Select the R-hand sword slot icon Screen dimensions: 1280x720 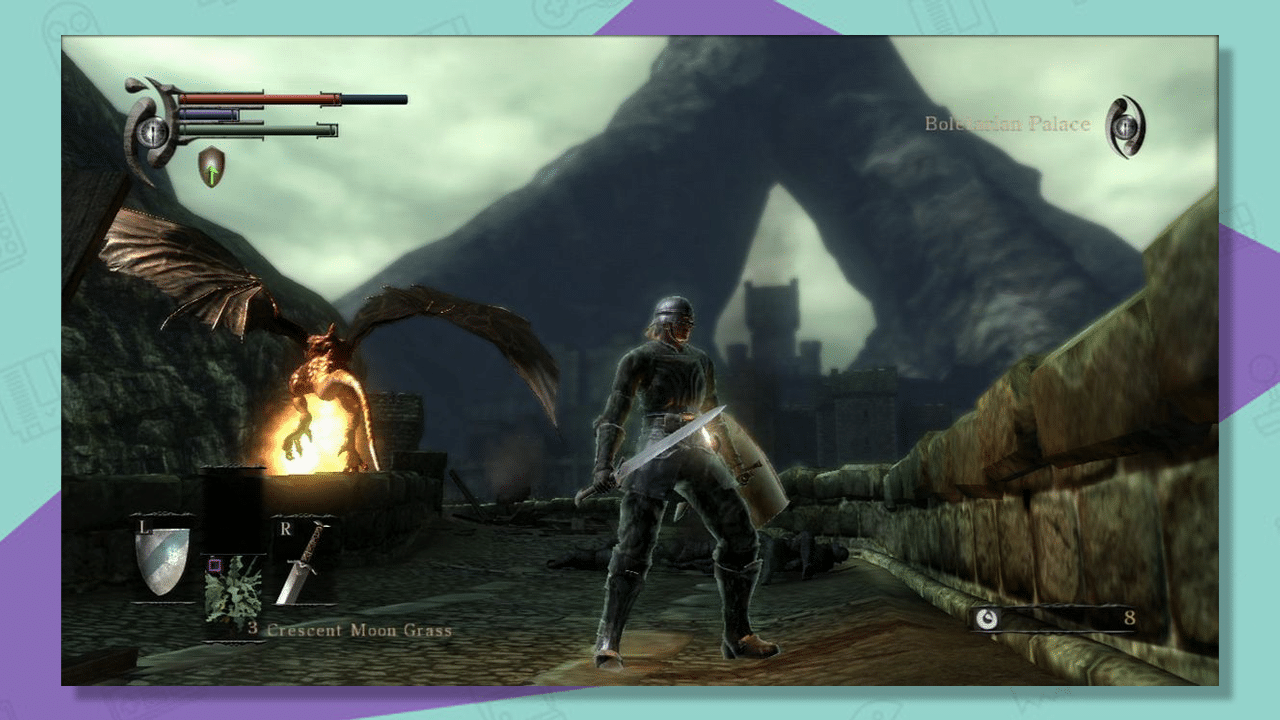click(300, 565)
